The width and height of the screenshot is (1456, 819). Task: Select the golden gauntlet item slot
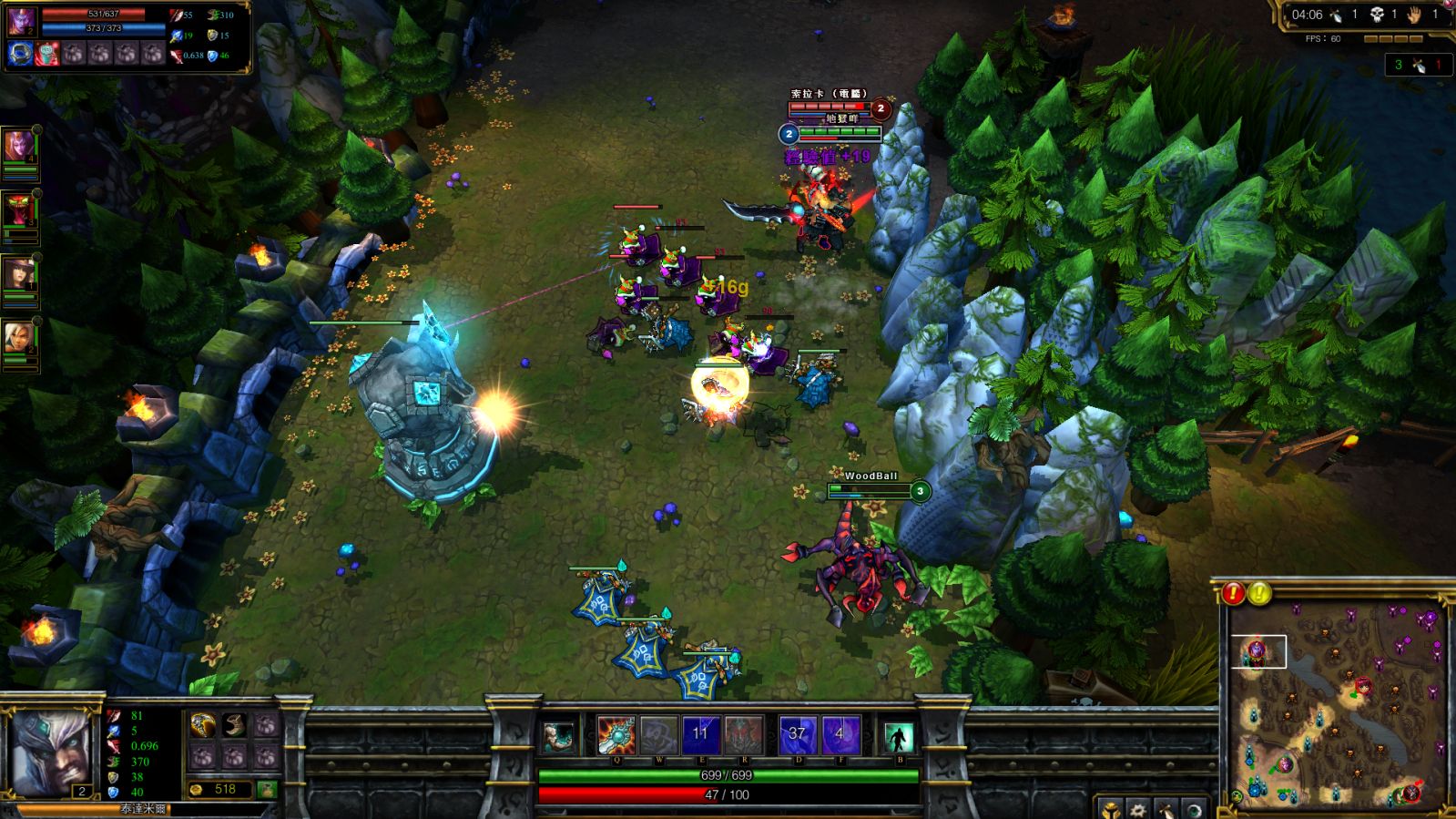[203, 725]
